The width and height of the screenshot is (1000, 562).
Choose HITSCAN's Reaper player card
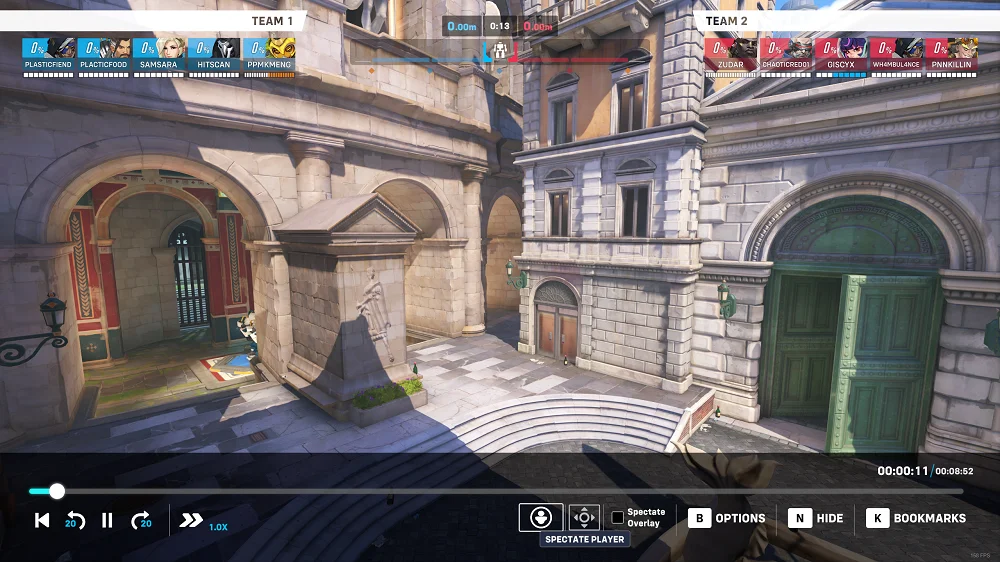click(213, 51)
